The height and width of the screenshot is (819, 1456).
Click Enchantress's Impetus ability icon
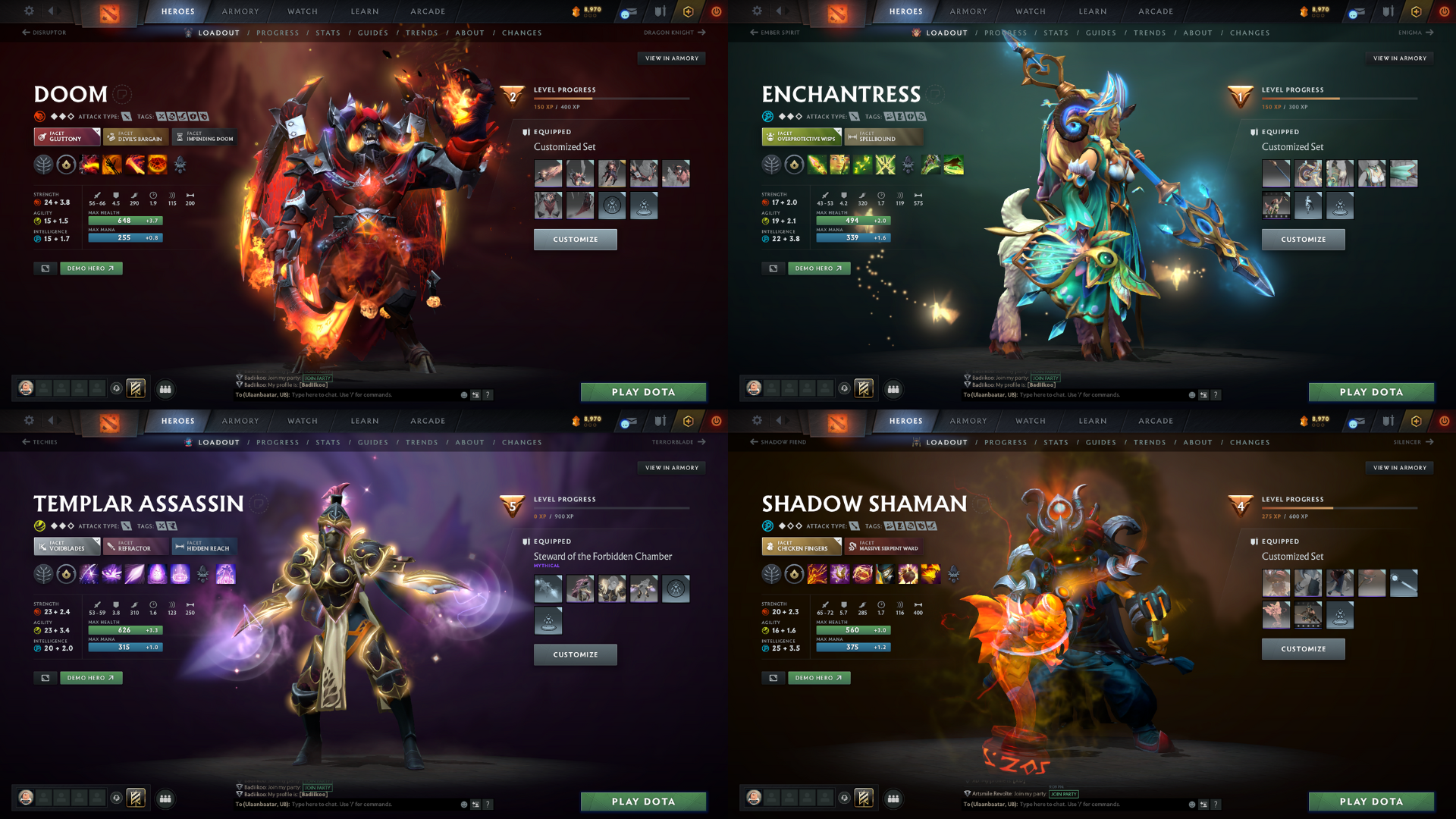pos(816,165)
